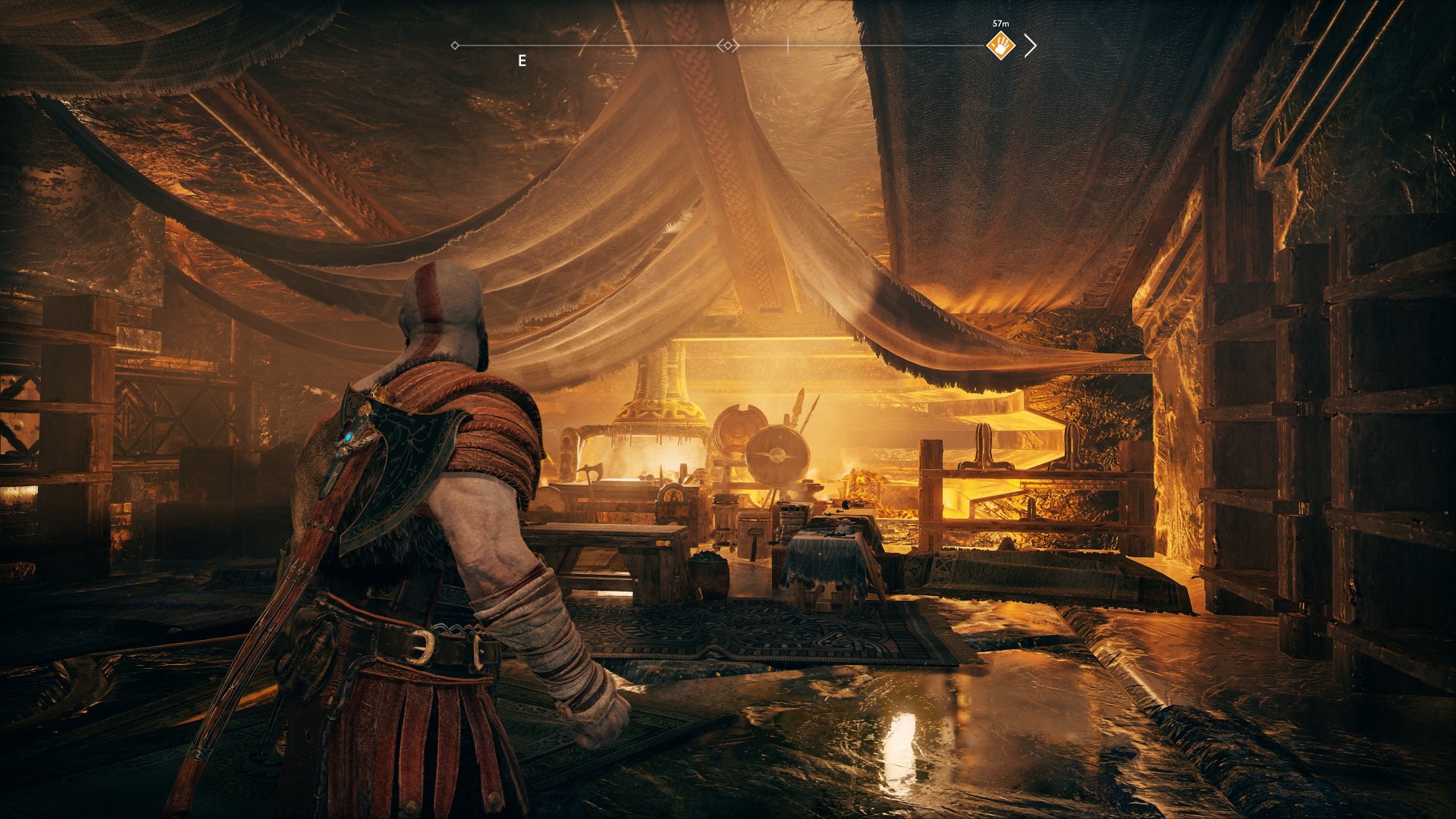Select the orange hand objective marker on compass
Viewport: 1456px width, 819px height.
click(x=1001, y=46)
